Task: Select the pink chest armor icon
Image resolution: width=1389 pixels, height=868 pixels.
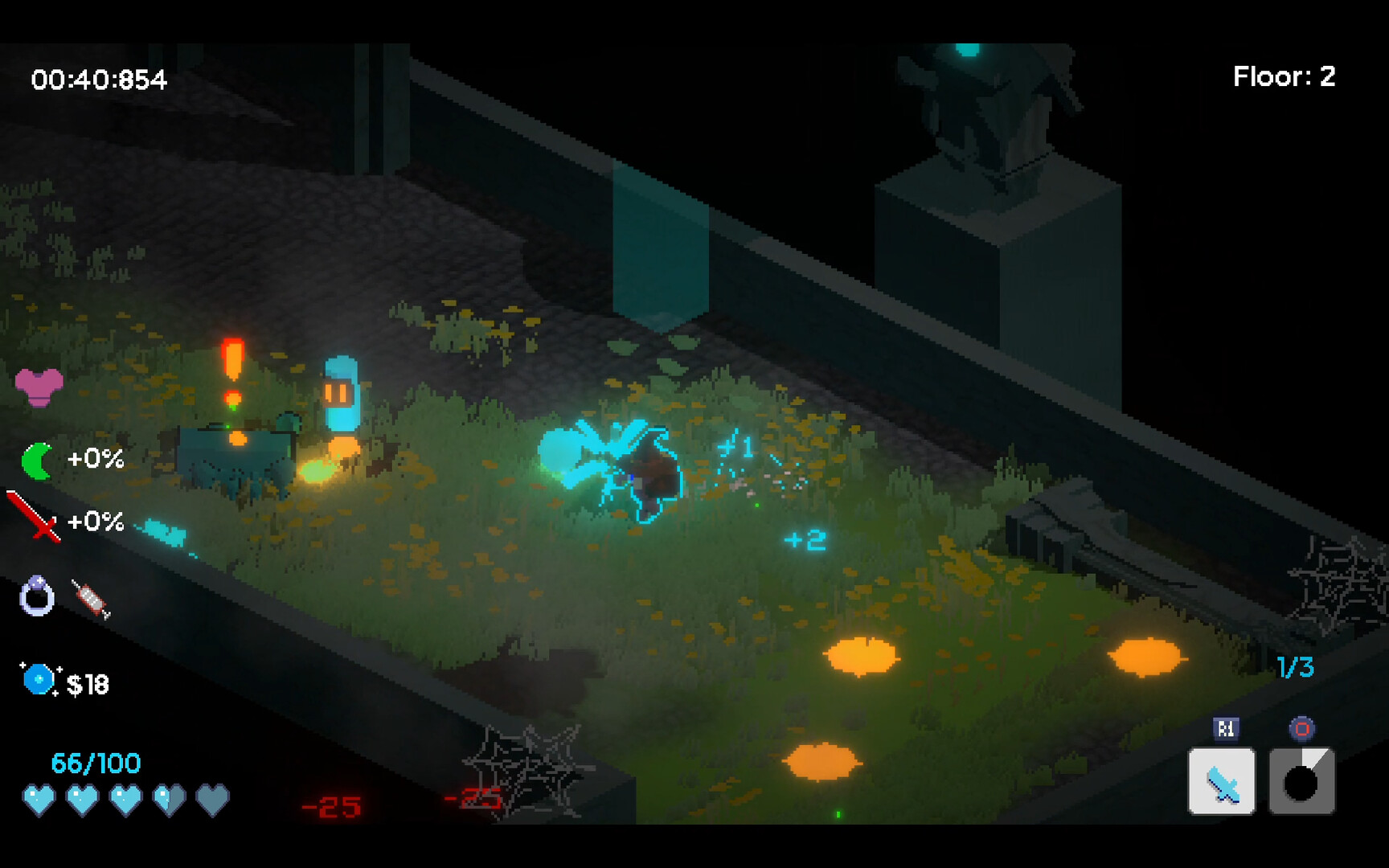Action: tap(38, 386)
